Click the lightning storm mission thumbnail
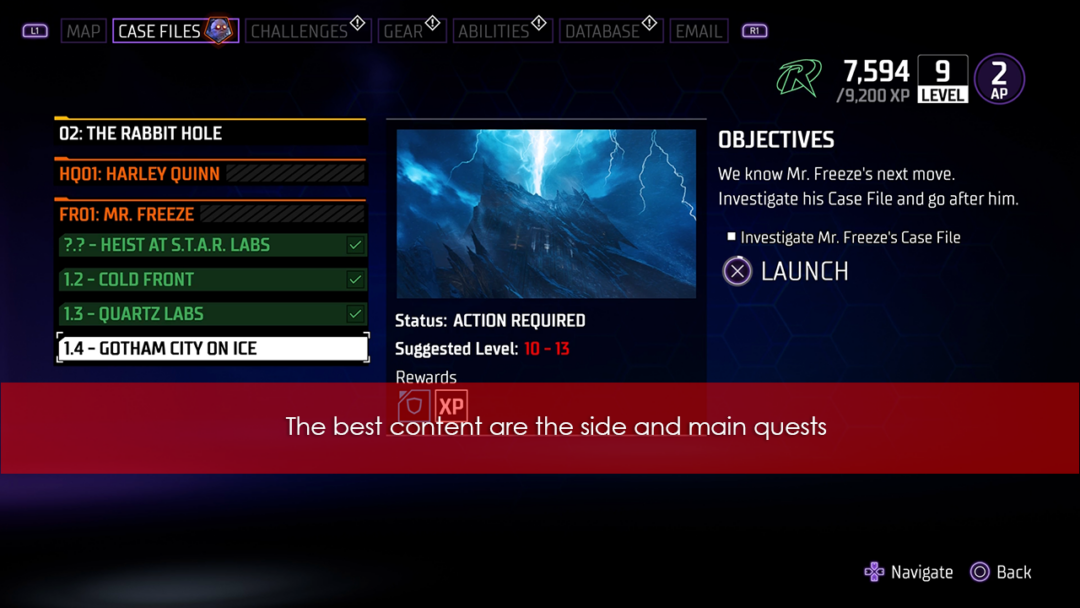This screenshot has width=1080, height=608. click(x=546, y=213)
